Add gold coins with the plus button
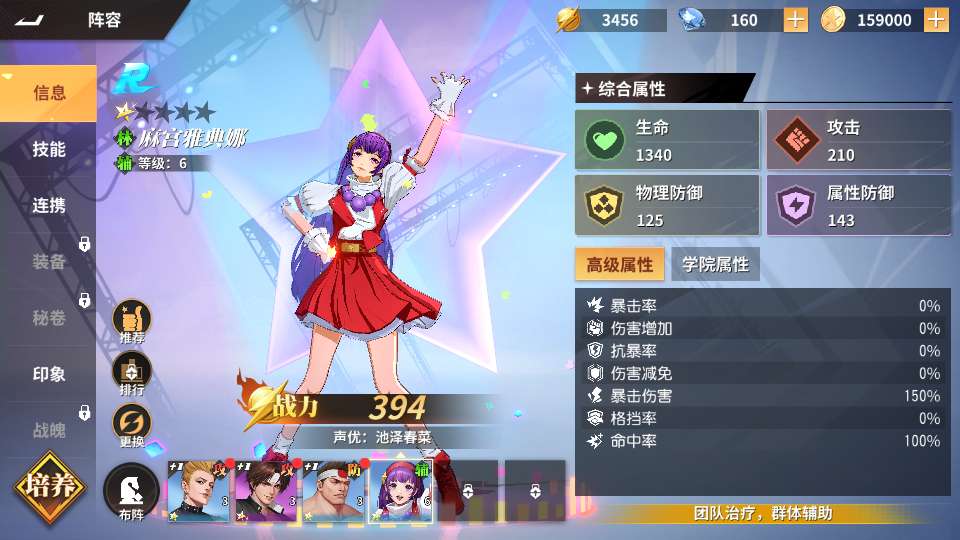960x540 pixels. pyautogui.click(x=937, y=19)
